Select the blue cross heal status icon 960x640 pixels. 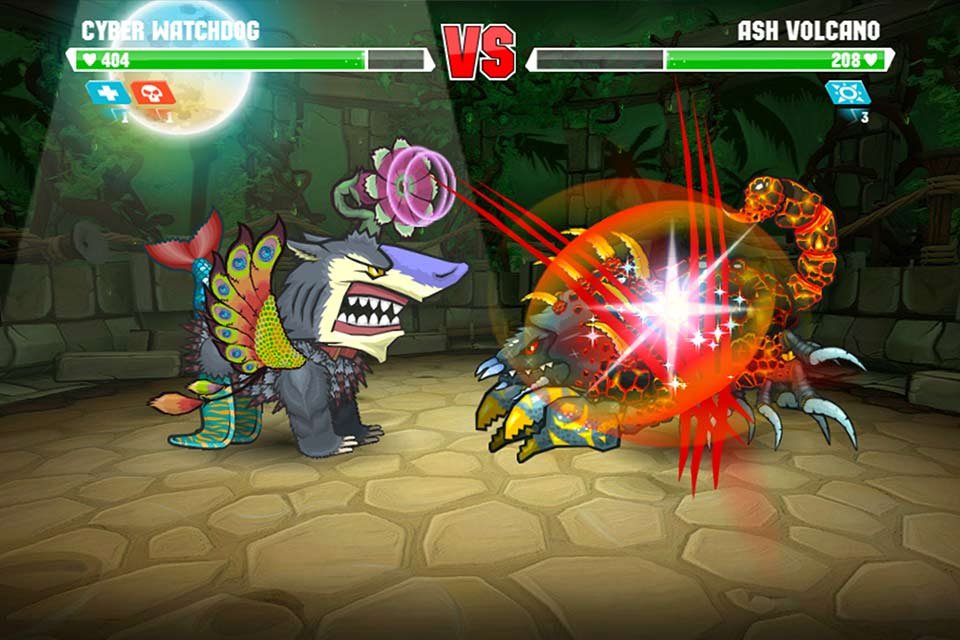[108, 93]
